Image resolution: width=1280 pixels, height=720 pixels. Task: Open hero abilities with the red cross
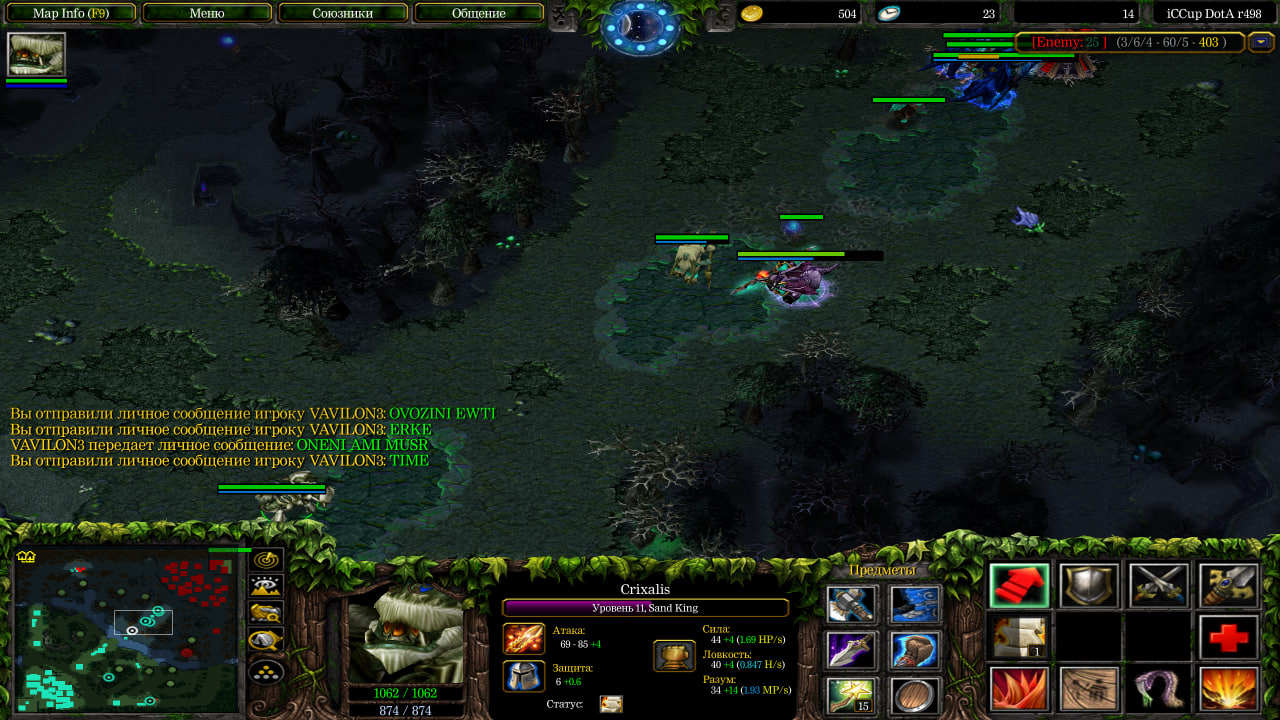(1227, 638)
